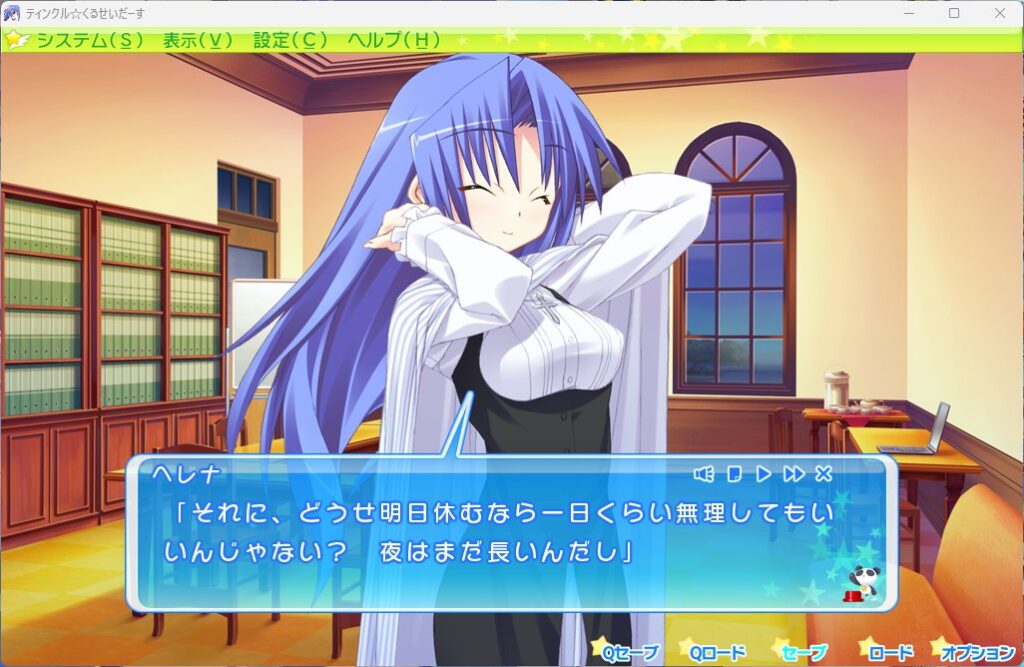Screen dimensions: 1024x667
Task: Click the panda on the red button
Action: click(859, 583)
